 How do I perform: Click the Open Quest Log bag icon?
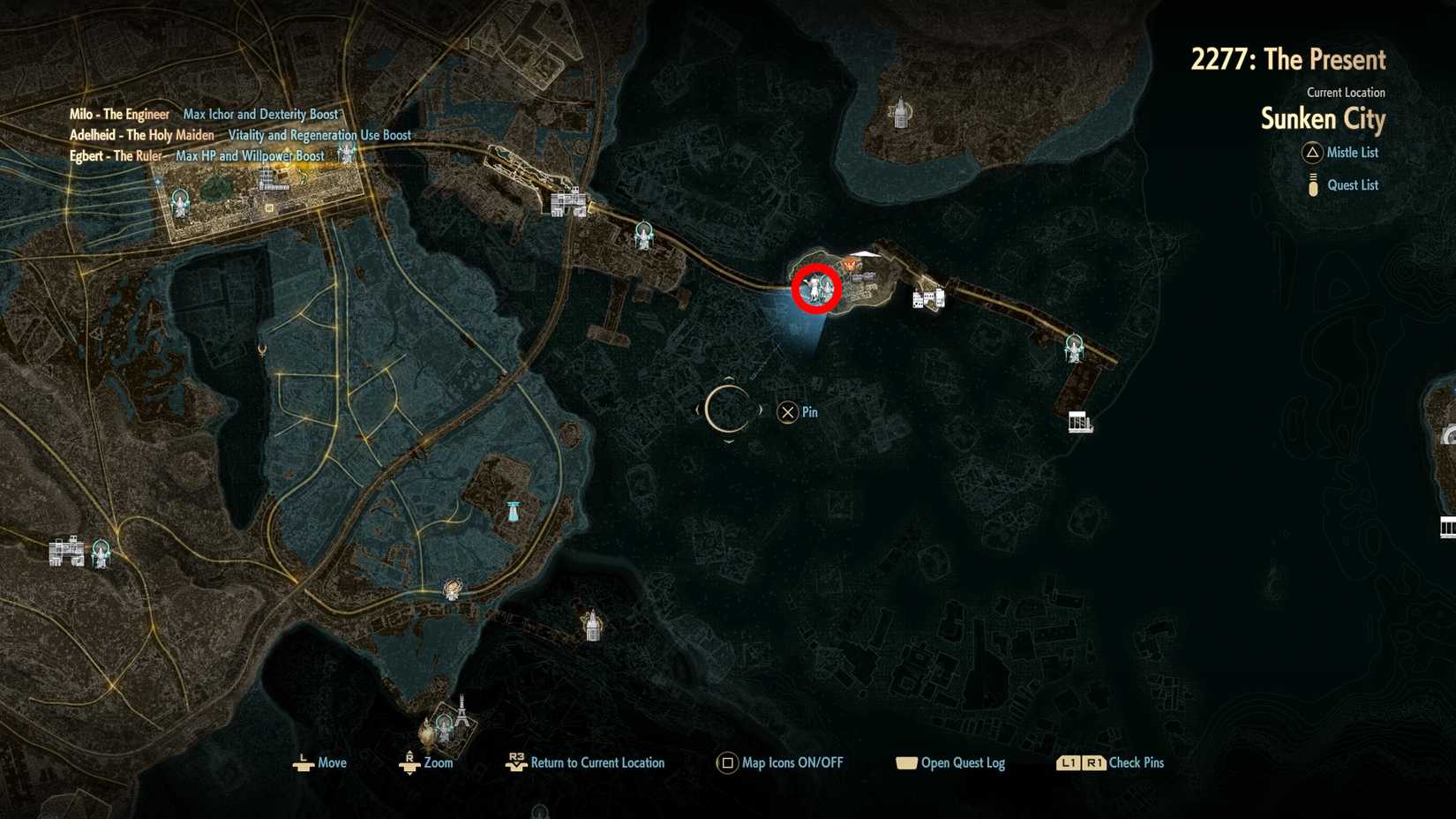click(x=908, y=763)
